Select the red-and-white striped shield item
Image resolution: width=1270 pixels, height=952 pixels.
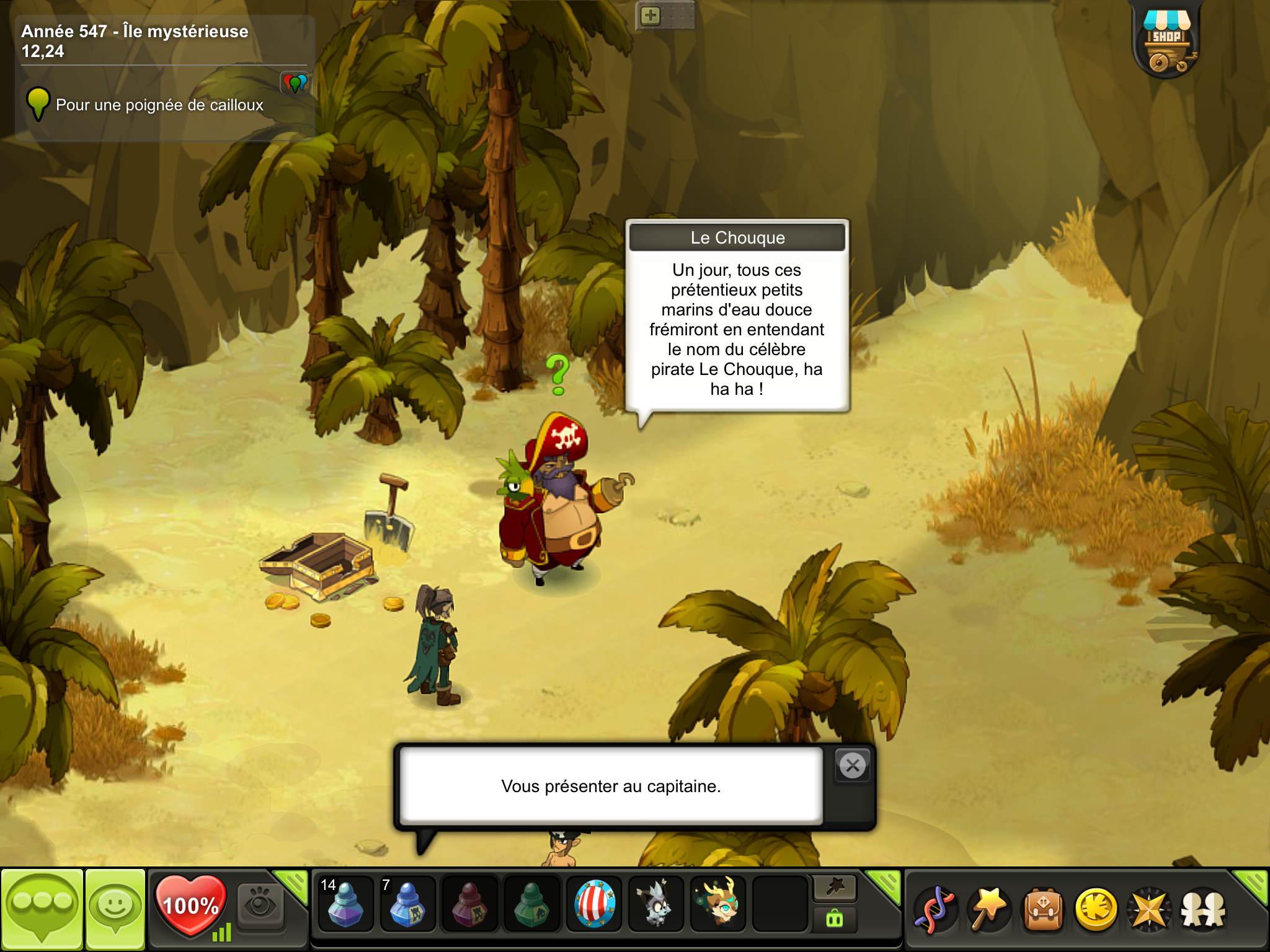coord(594,905)
